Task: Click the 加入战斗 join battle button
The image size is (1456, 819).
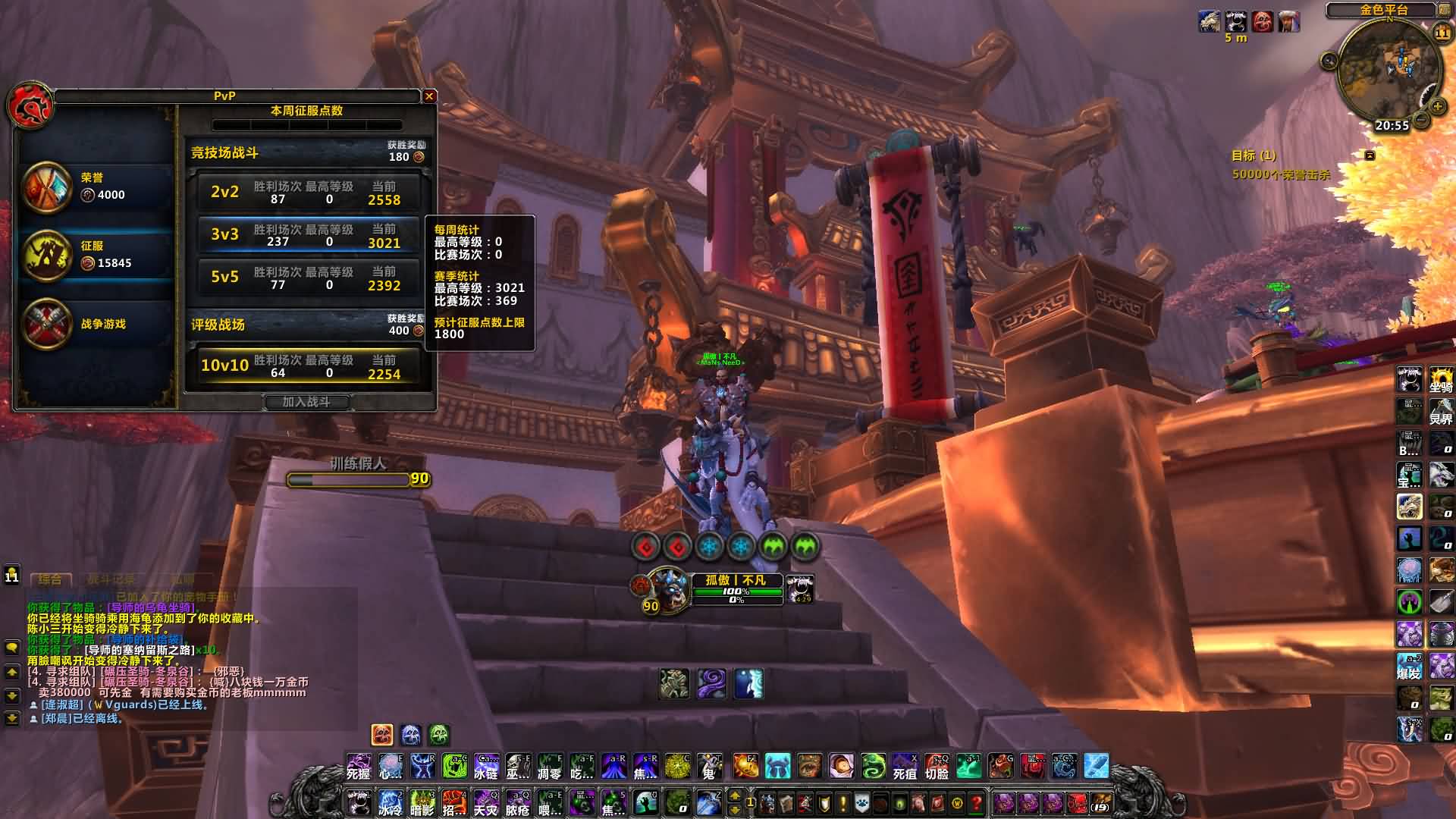Action: [x=306, y=402]
